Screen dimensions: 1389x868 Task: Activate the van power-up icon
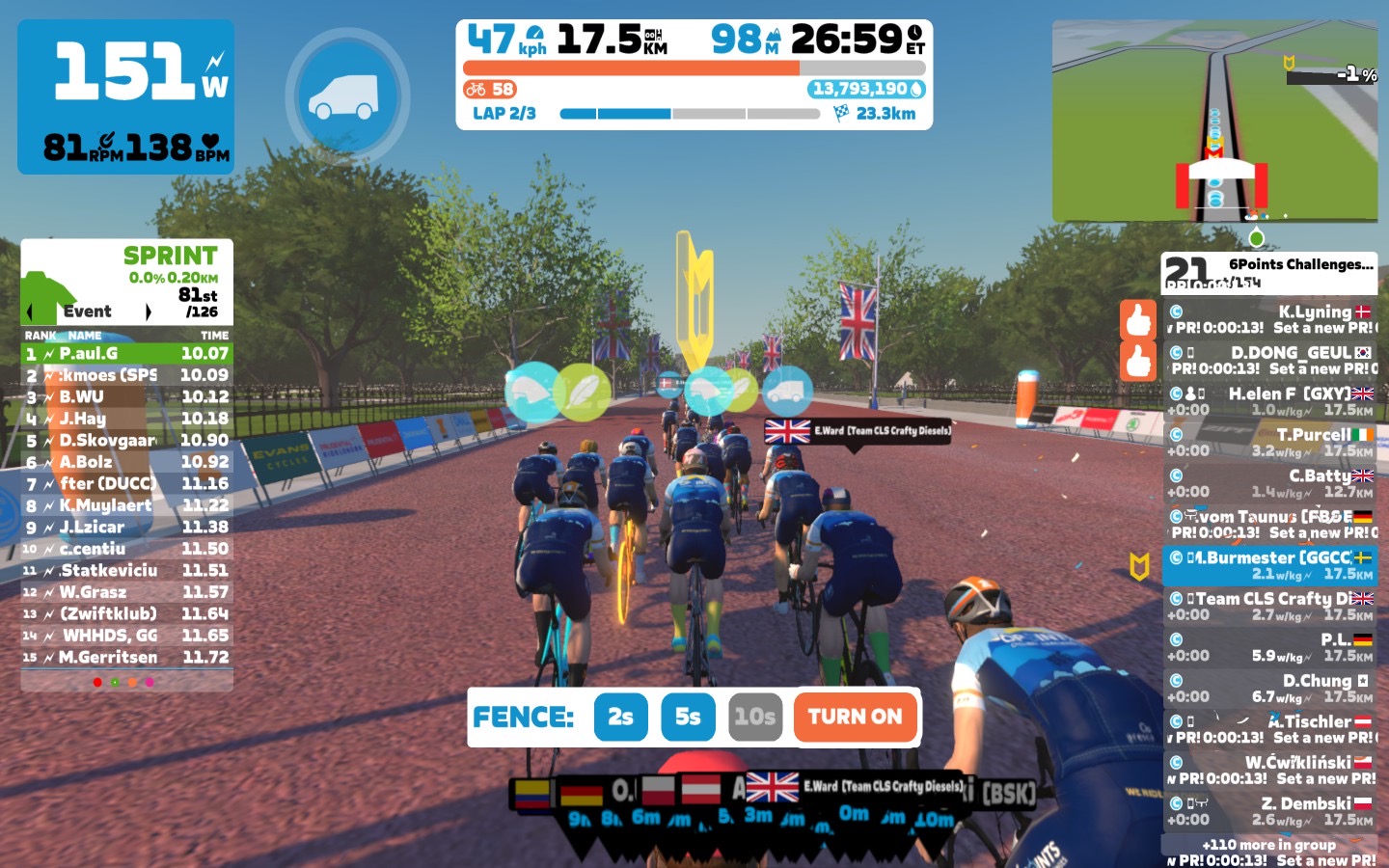click(347, 95)
